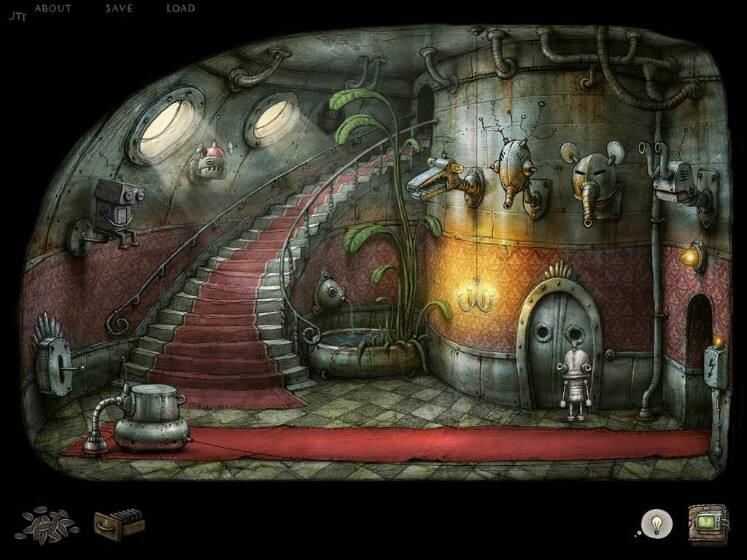Open the About menu
This screenshot has height=560, width=747.
tap(53, 8)
